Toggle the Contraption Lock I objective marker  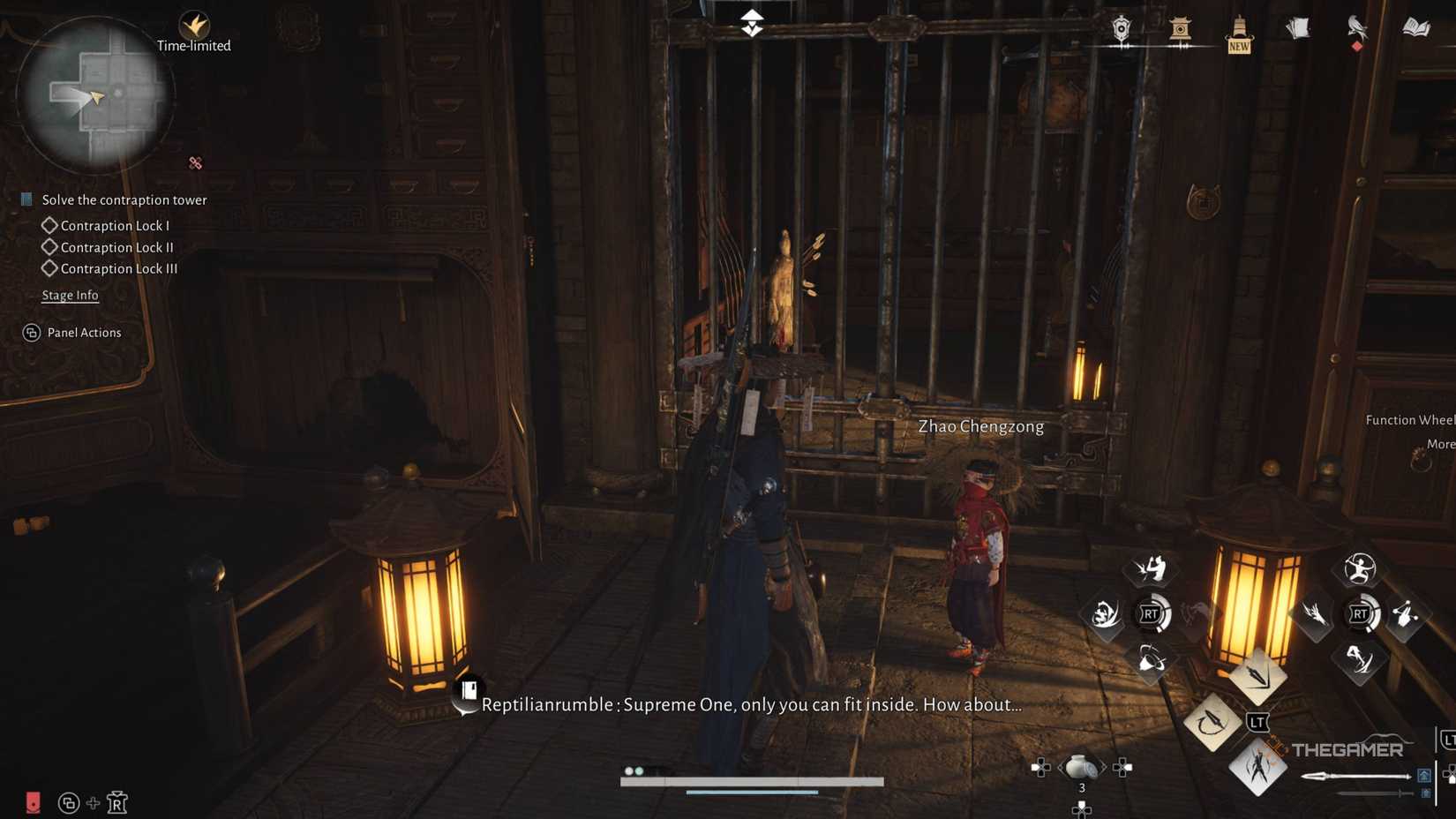[x=50, y=225]
